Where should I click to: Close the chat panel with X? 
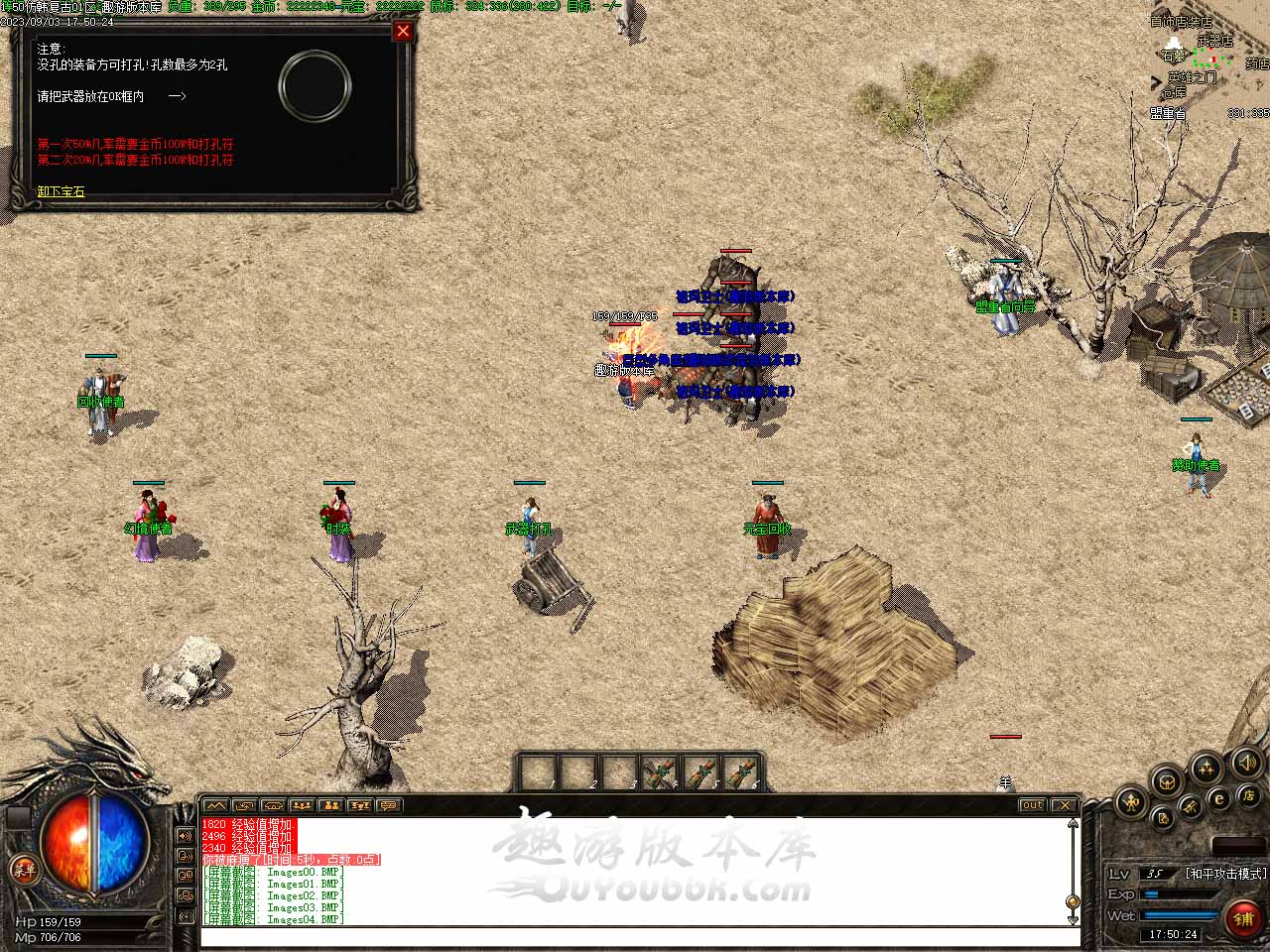tap(1064, 805)
